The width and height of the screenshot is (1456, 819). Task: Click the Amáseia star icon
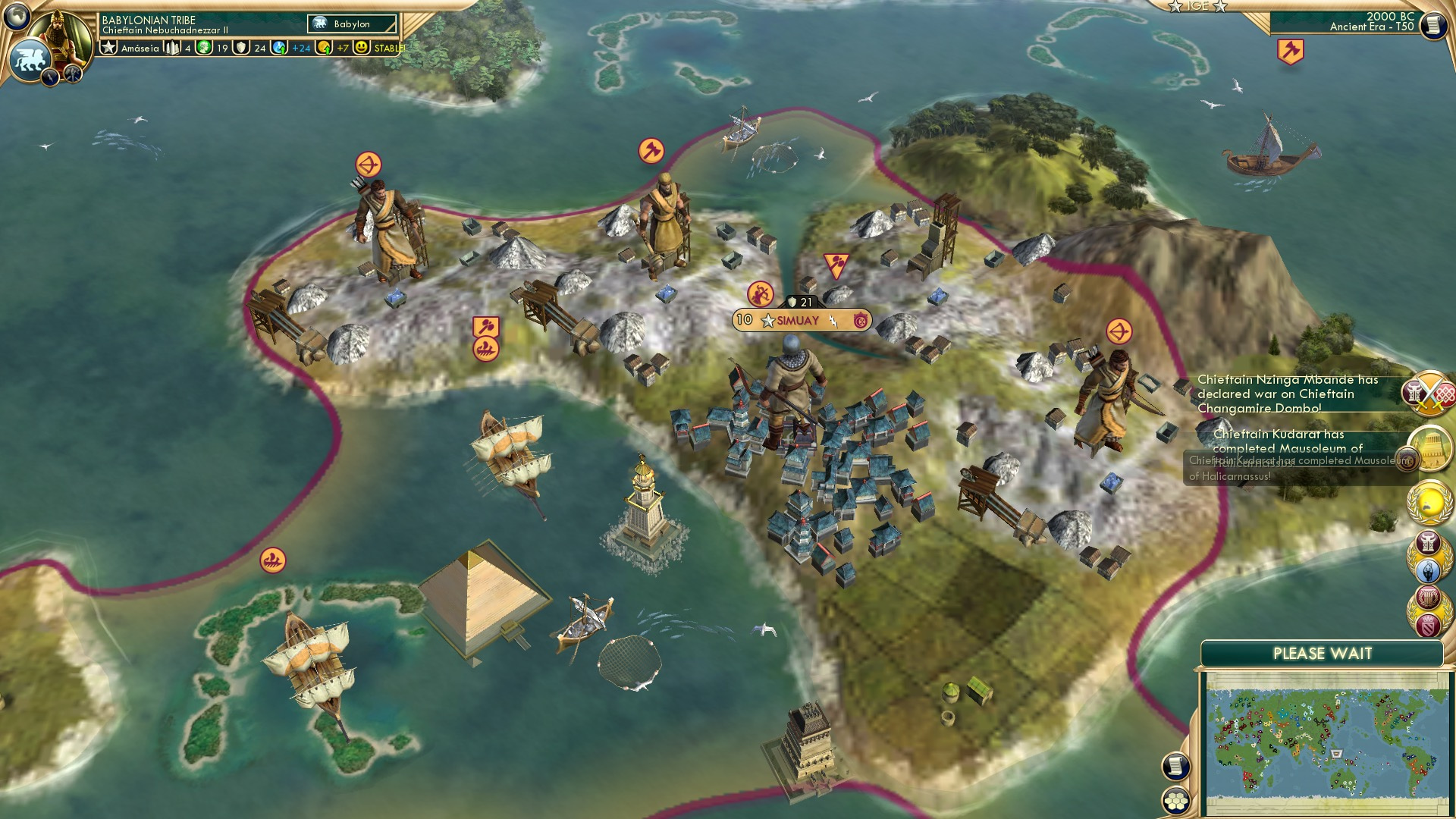(109, 48)
